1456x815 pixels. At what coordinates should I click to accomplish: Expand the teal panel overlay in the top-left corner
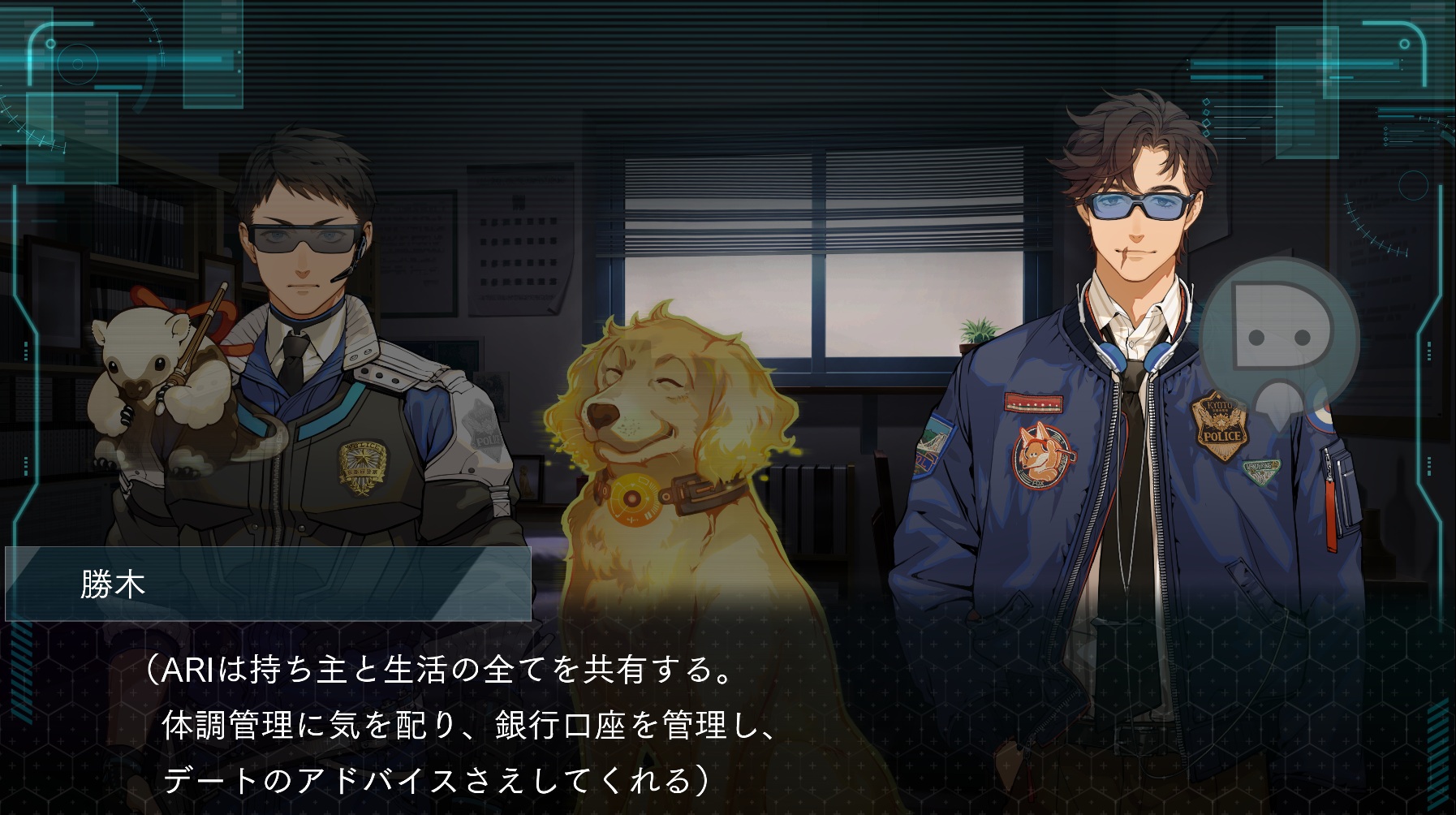73,138
